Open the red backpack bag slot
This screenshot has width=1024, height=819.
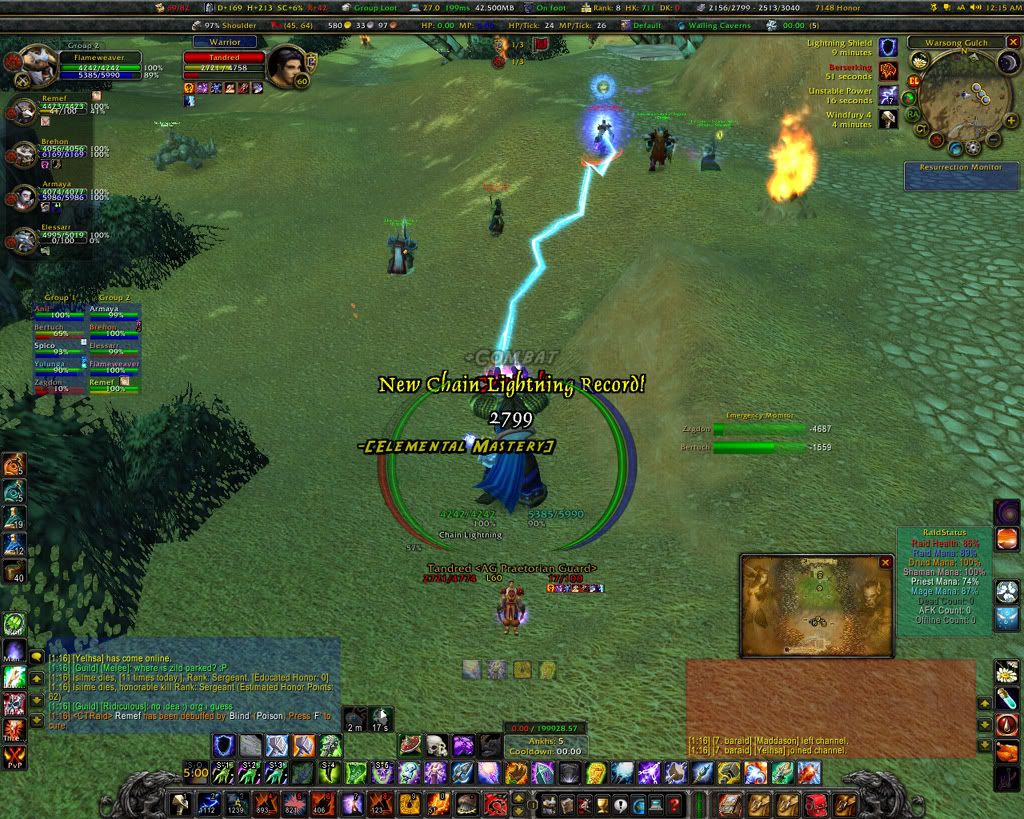tap(818, 804)
